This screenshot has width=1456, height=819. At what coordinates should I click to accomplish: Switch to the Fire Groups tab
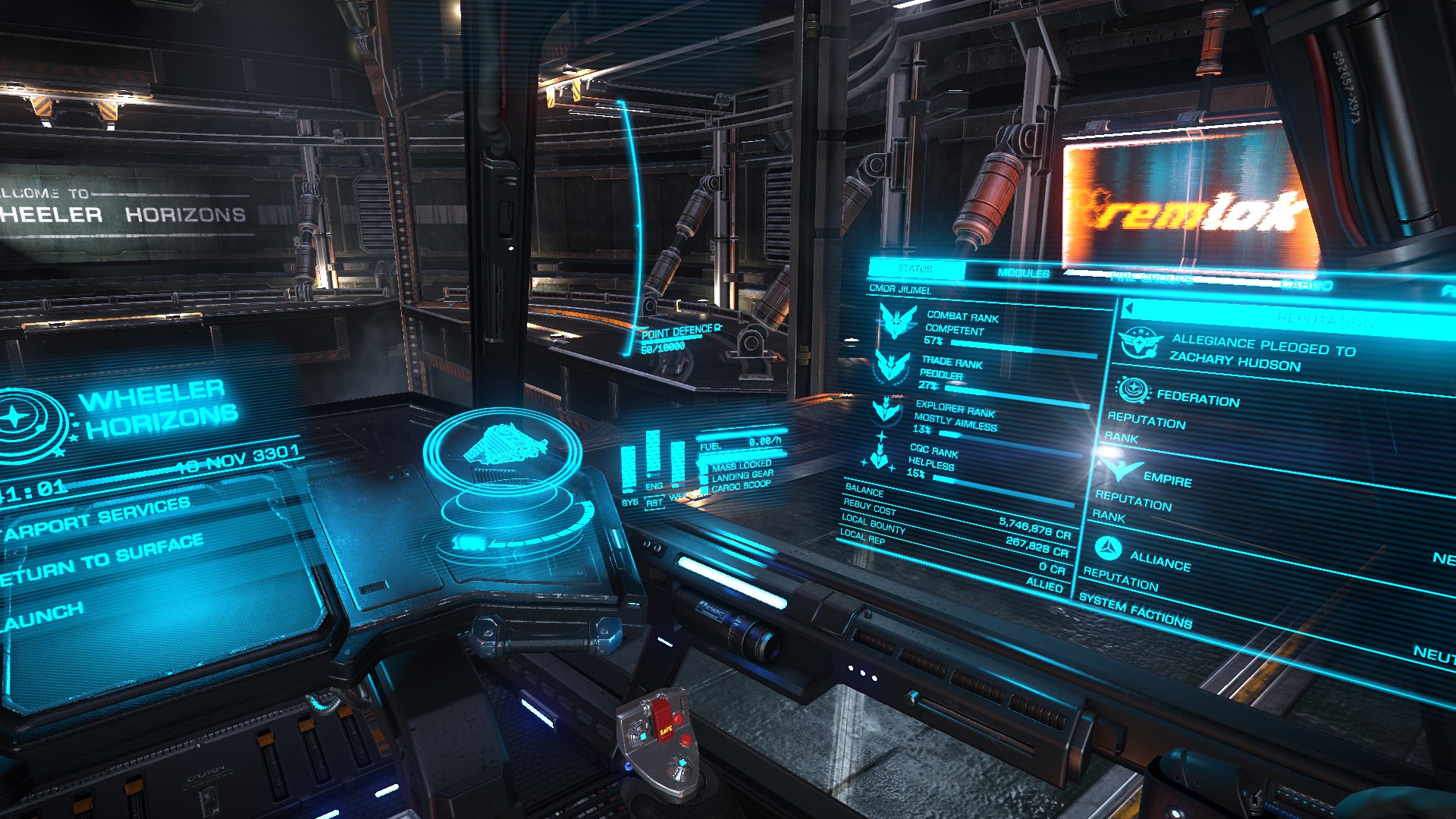coord(1151,278)
